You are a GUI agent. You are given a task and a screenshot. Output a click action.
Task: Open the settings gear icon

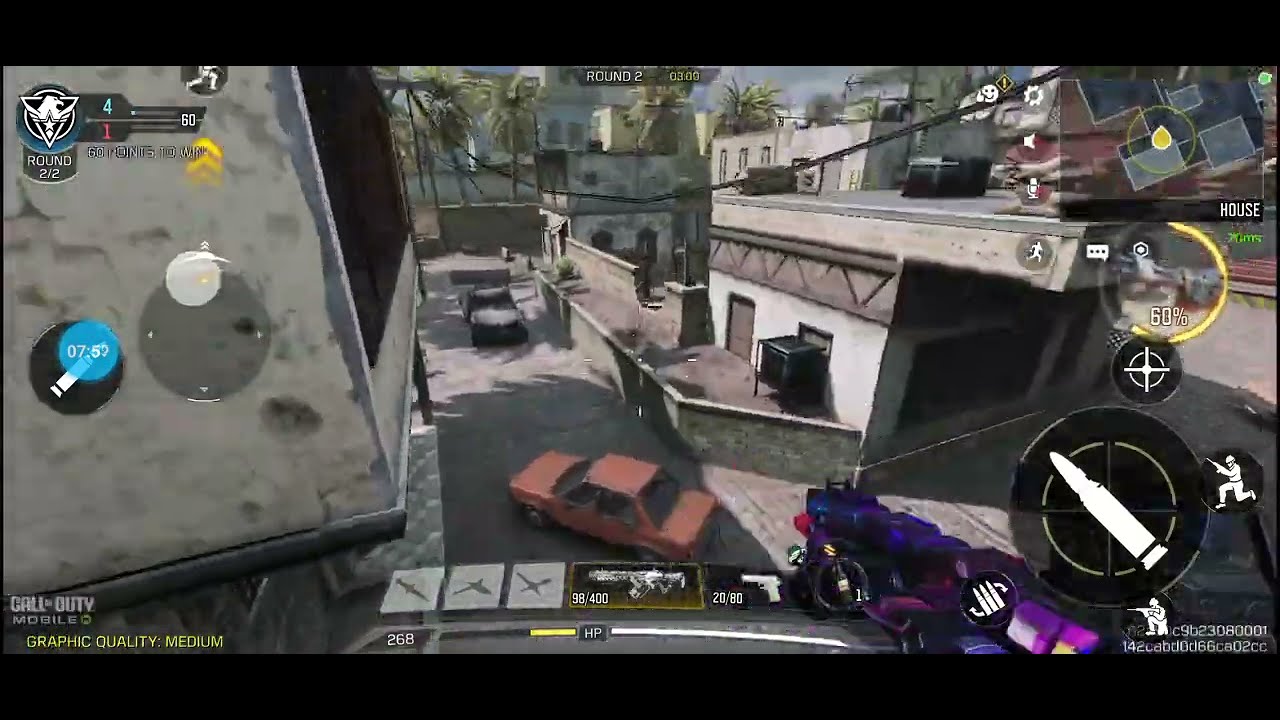(1034, 96)
